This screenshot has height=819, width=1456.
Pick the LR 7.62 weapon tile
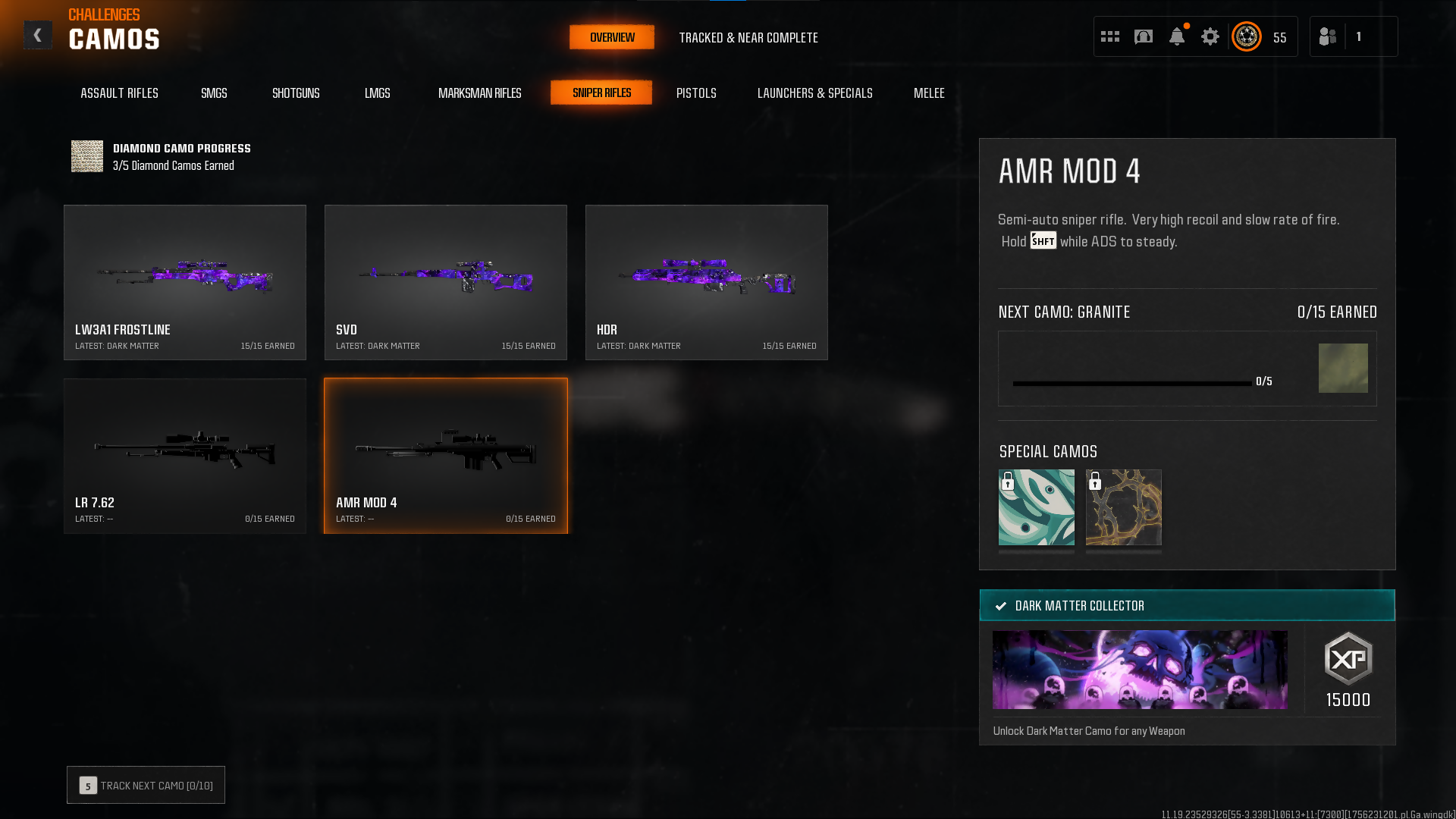click(x=185, y=456)
